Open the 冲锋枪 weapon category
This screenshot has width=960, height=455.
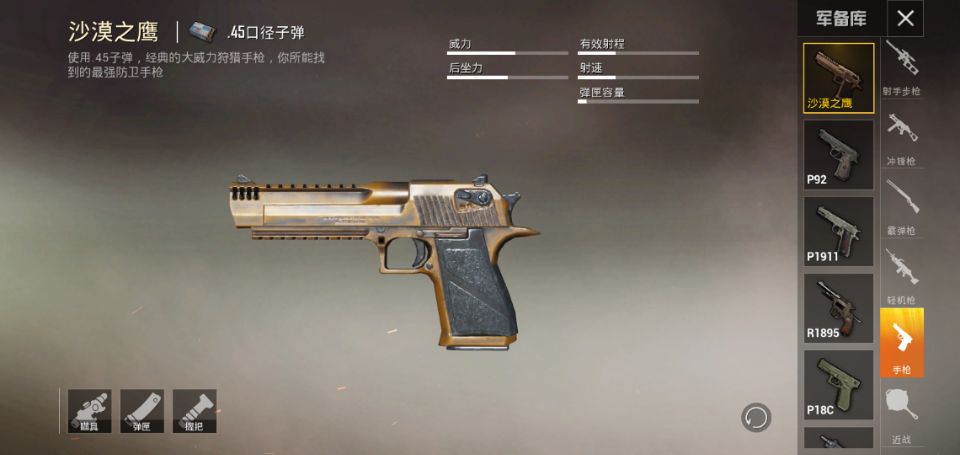pos(901,136)
